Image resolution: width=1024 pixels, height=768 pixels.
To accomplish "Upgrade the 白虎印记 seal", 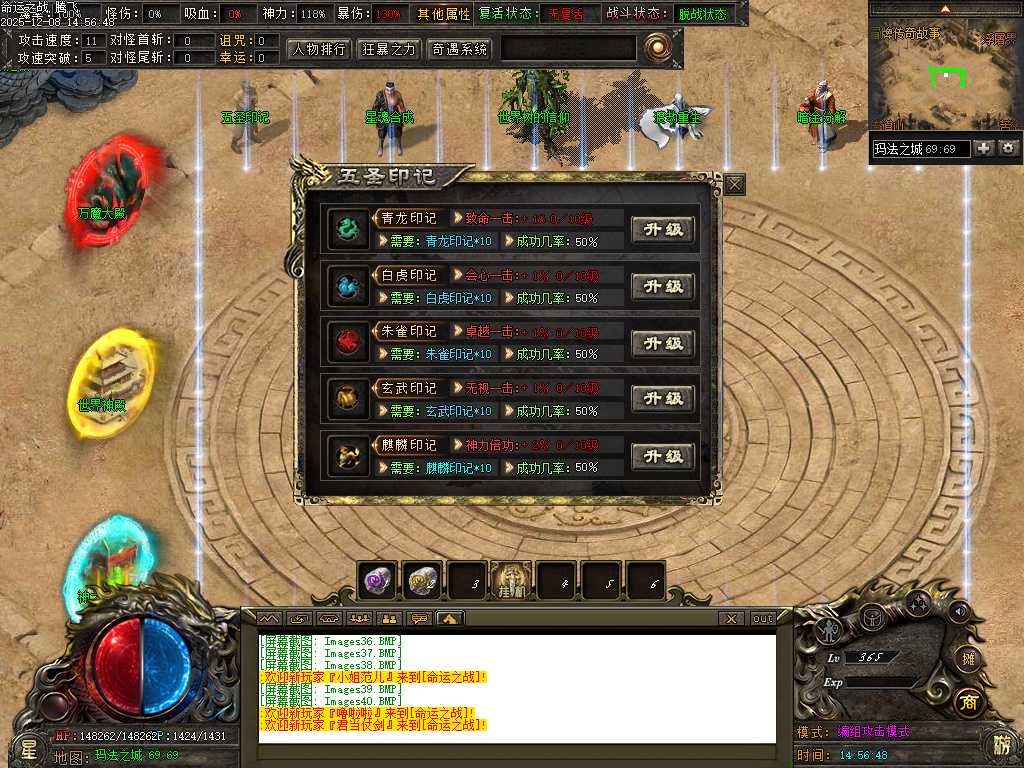I will (x=662, y=286).
